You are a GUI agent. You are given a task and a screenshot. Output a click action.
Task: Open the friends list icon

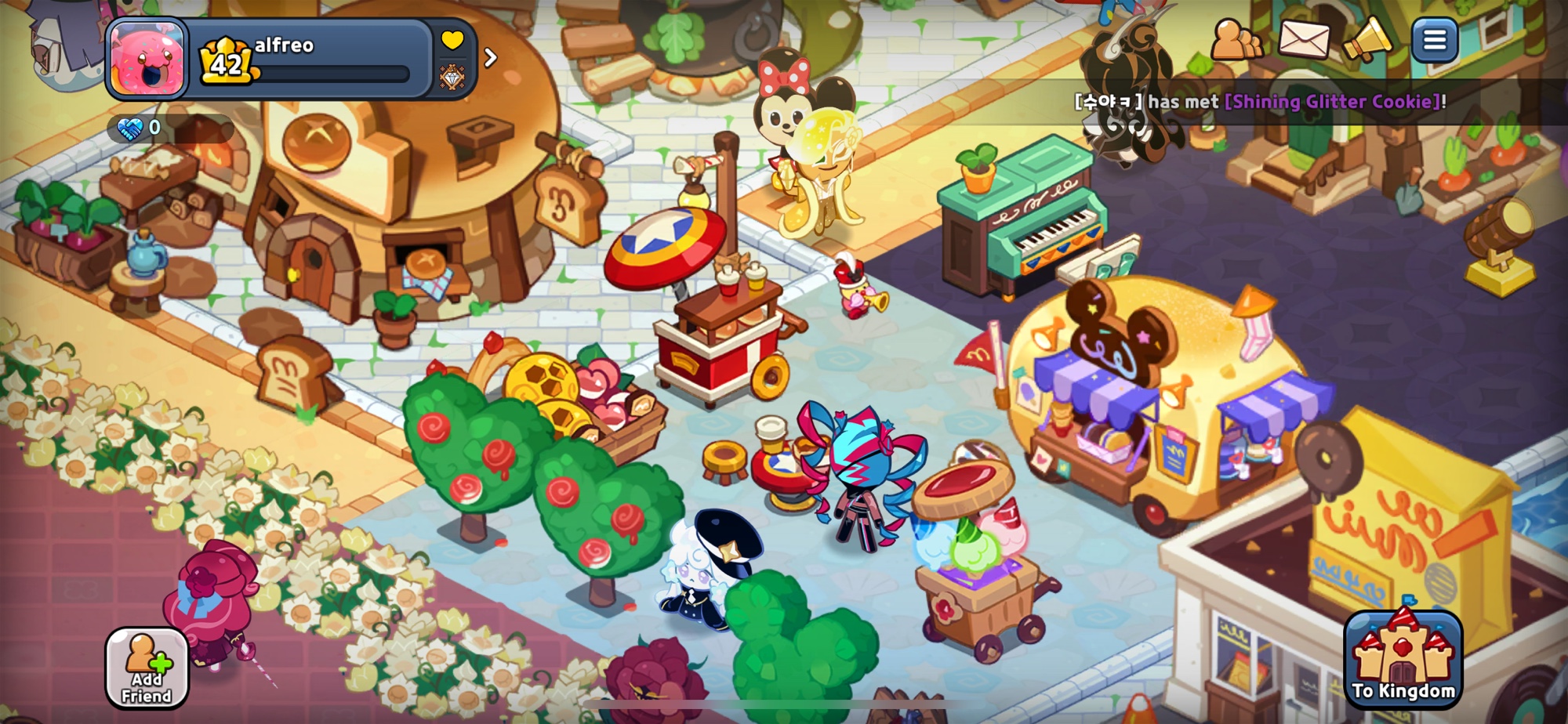1236,40
